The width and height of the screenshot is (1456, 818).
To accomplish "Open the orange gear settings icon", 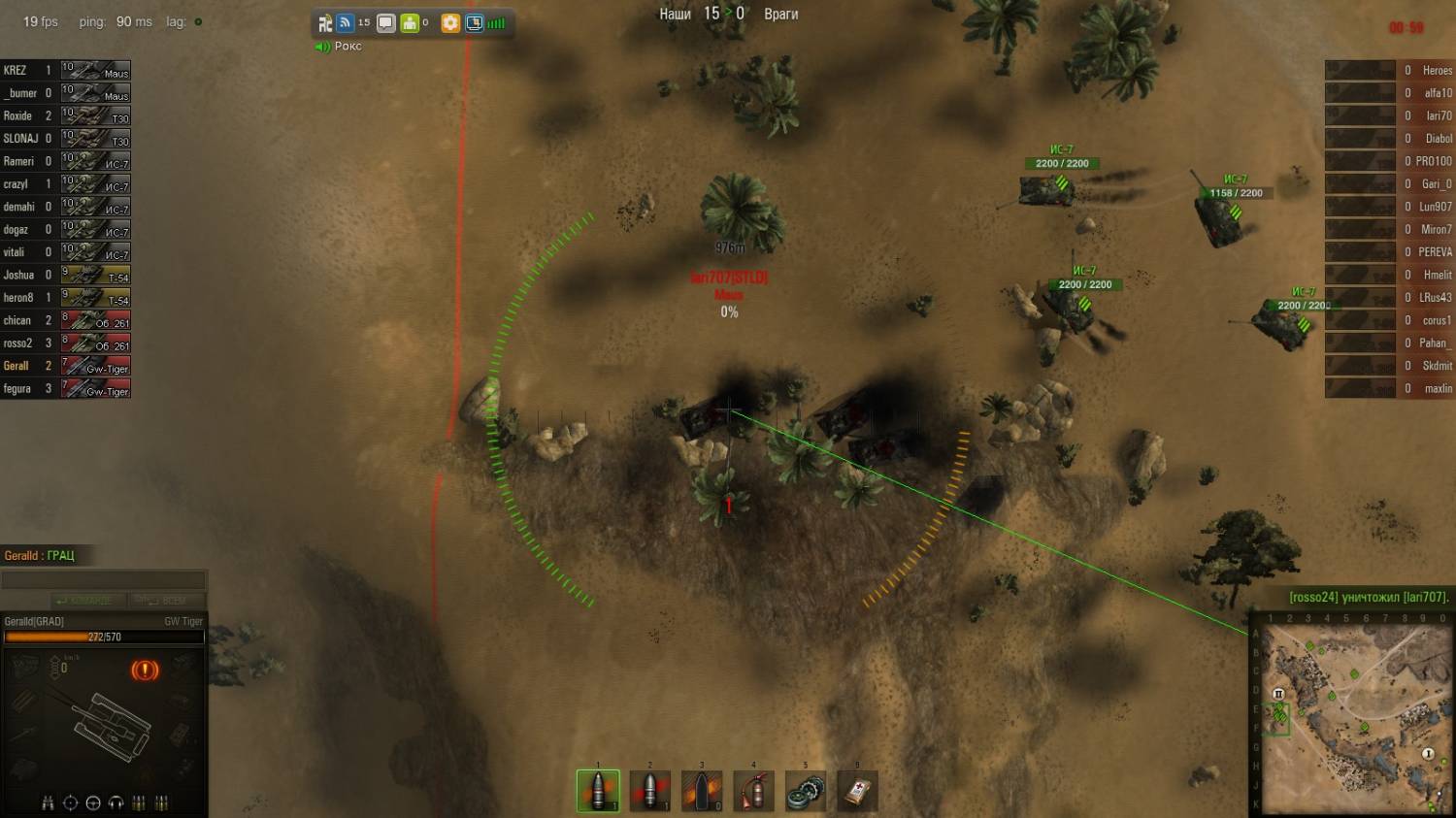I will 450,23.
